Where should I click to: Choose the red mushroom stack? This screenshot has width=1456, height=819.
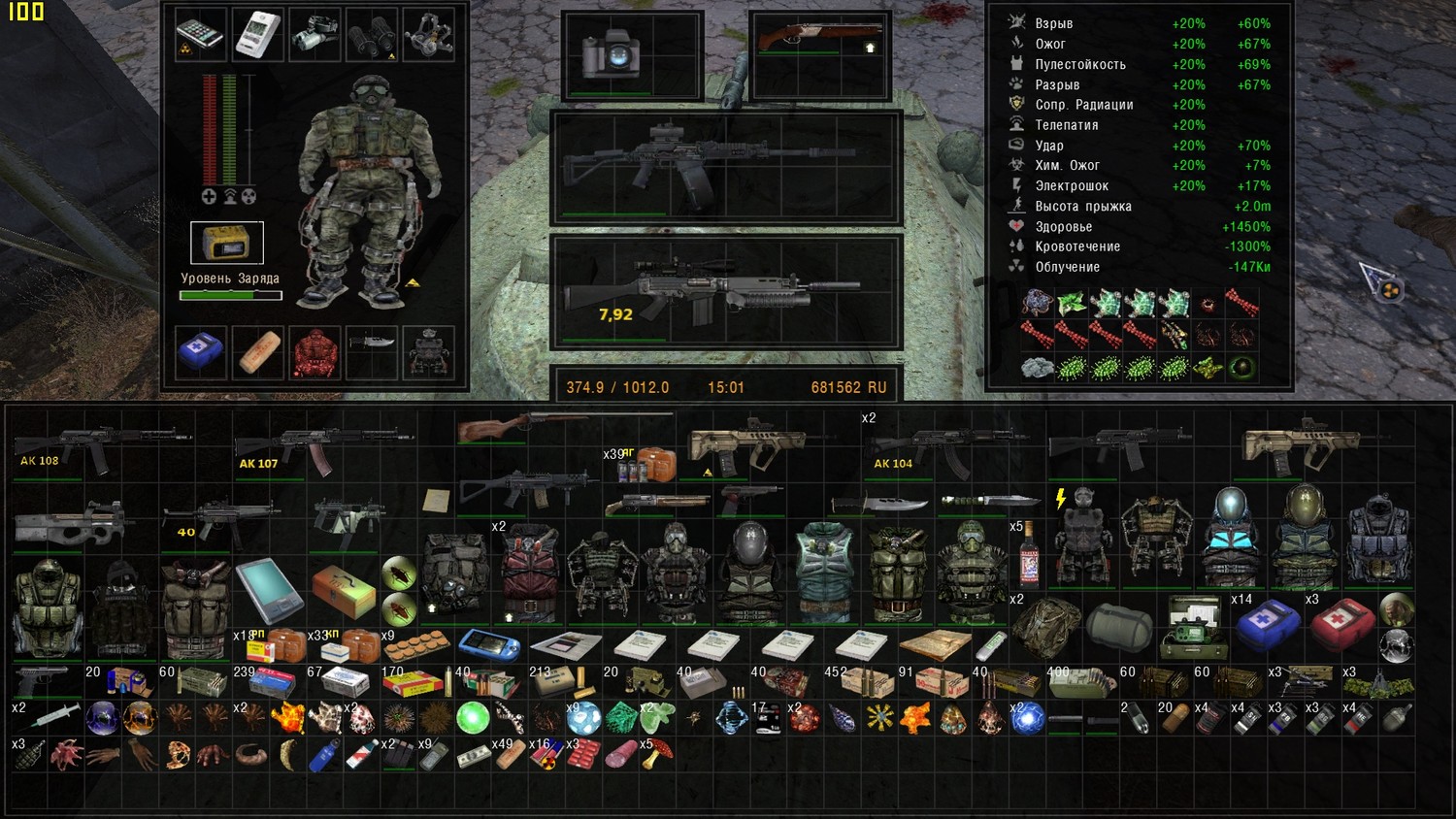click(x=661, y=754)
